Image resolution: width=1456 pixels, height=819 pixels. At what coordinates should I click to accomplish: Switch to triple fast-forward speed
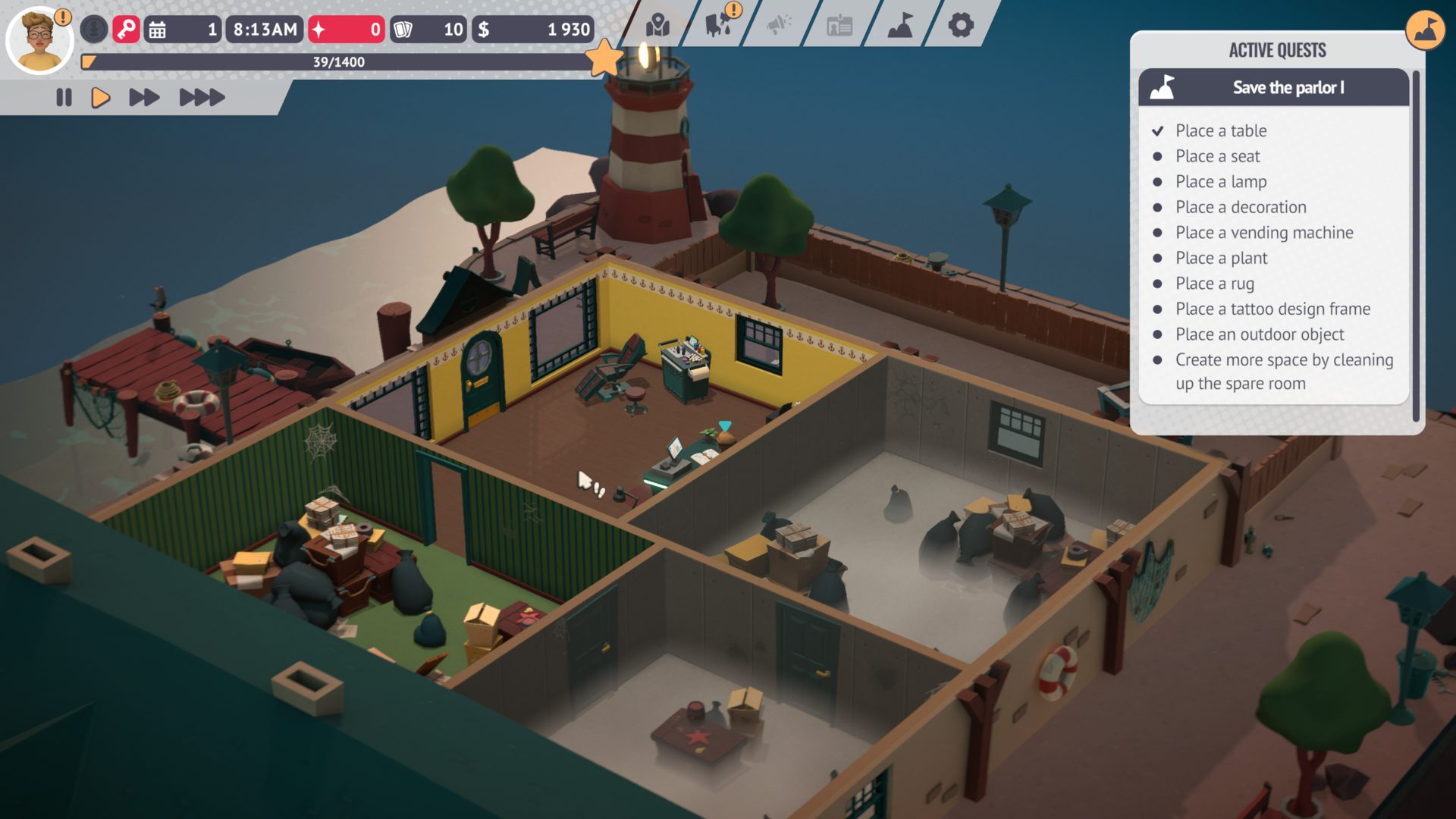(202, 98)
